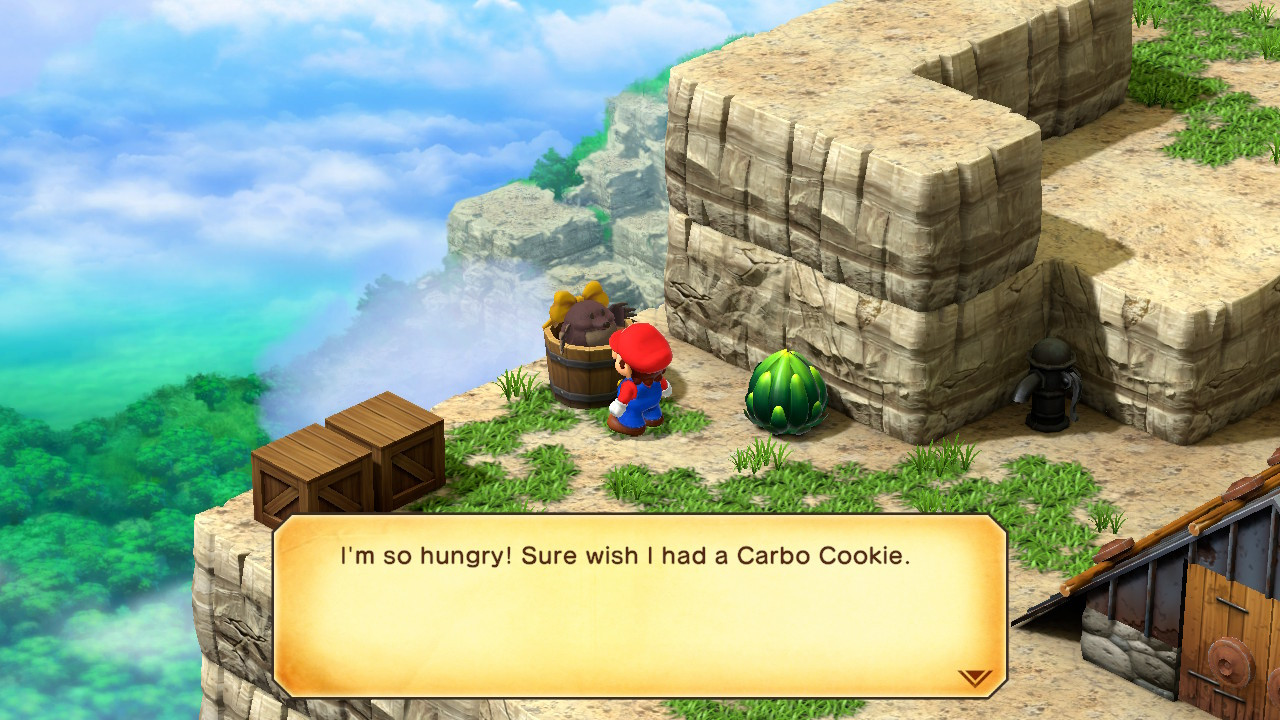Click the yellow bow on the barrel
Image resolution: width=1280 pixels, height=720 pixels.
point(572,301)
